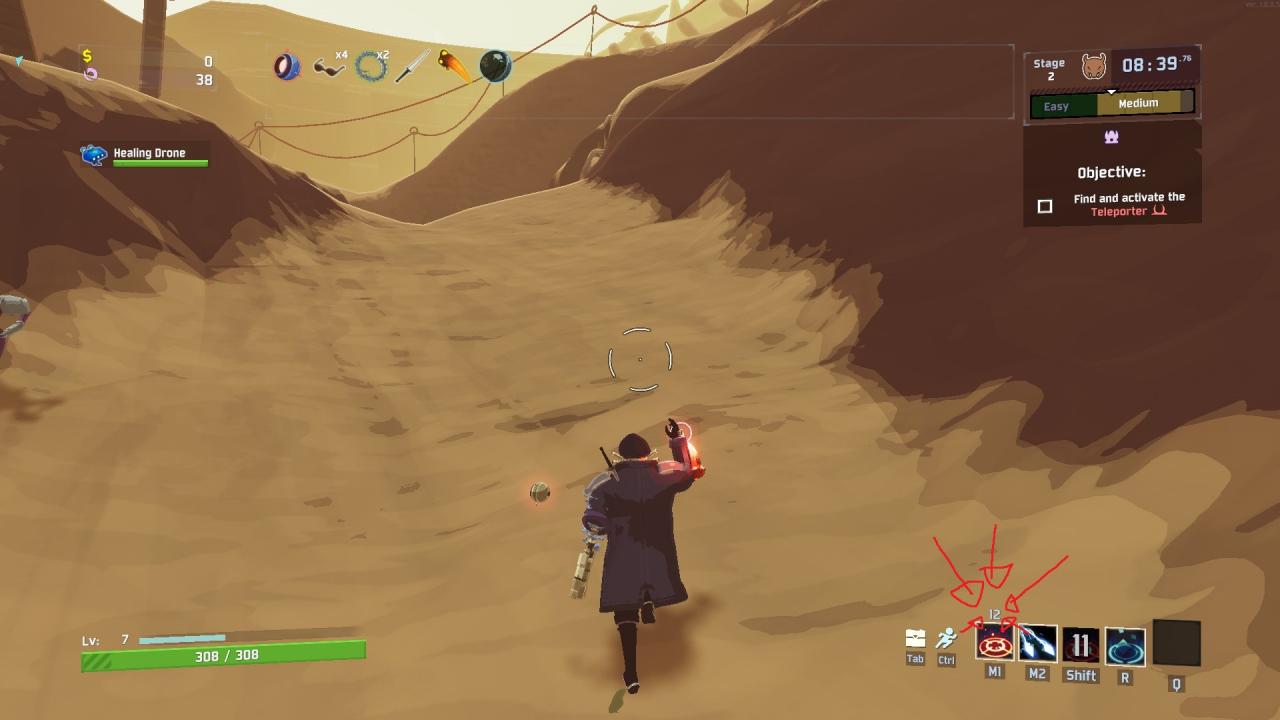Activate the red crosshair primary skill
Image resolution: width=1280 pixels, height=720 pixels.
tap(995, 644)
